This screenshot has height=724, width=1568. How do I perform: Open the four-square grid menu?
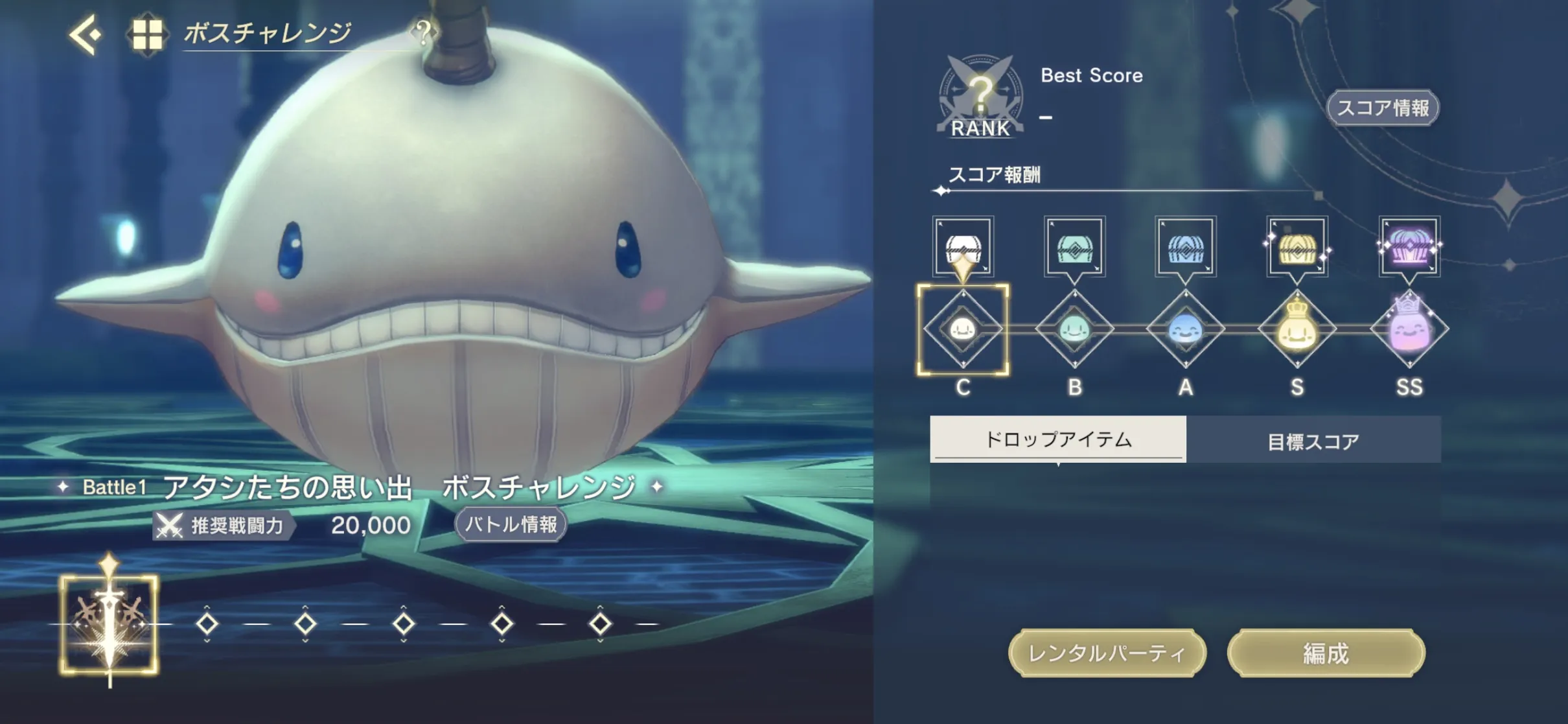(146, 34)
